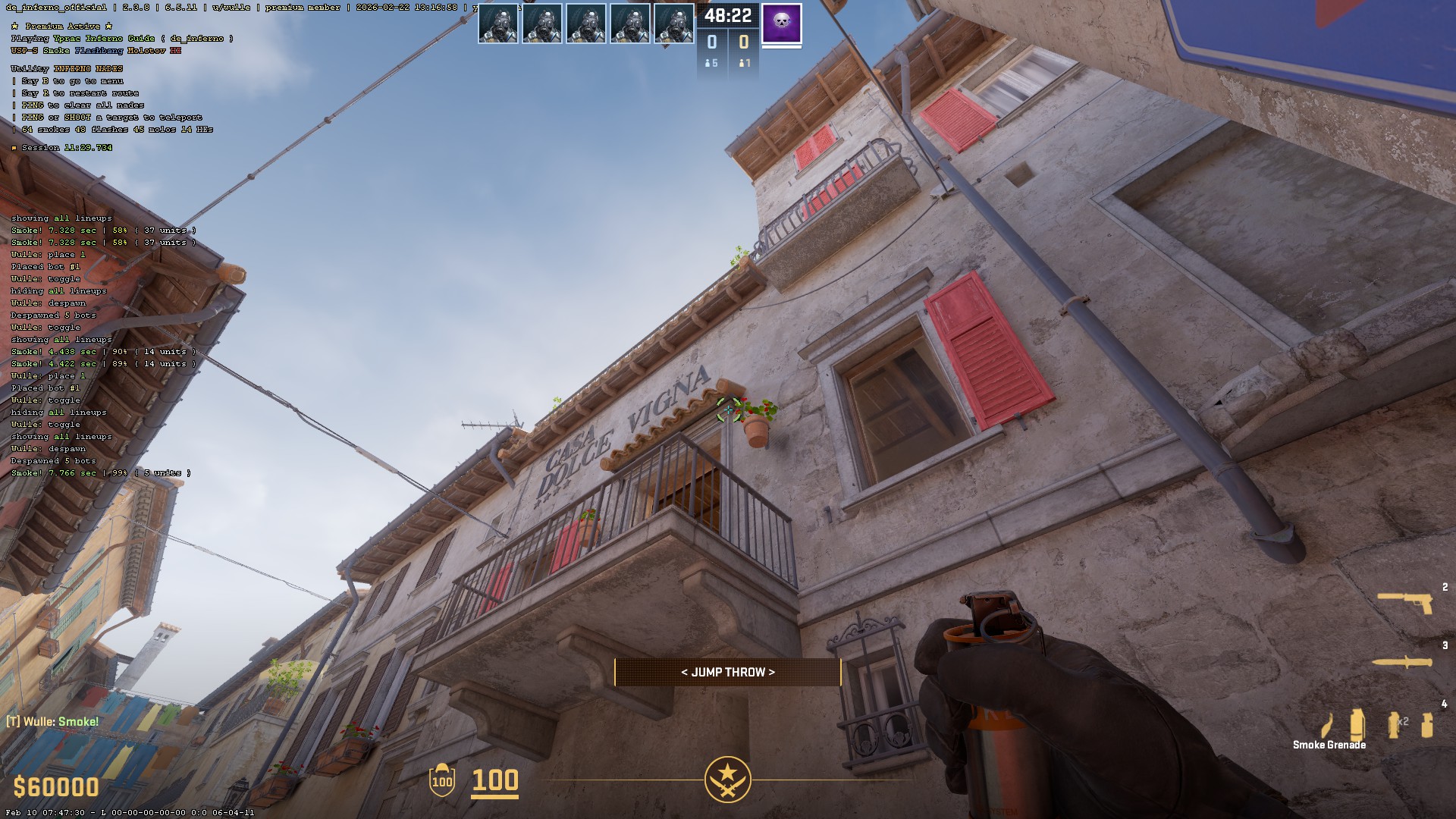Select the silenced USP-S pistol icon
This screenshot has height=819, width=1456.
(x=1403, y=601)
